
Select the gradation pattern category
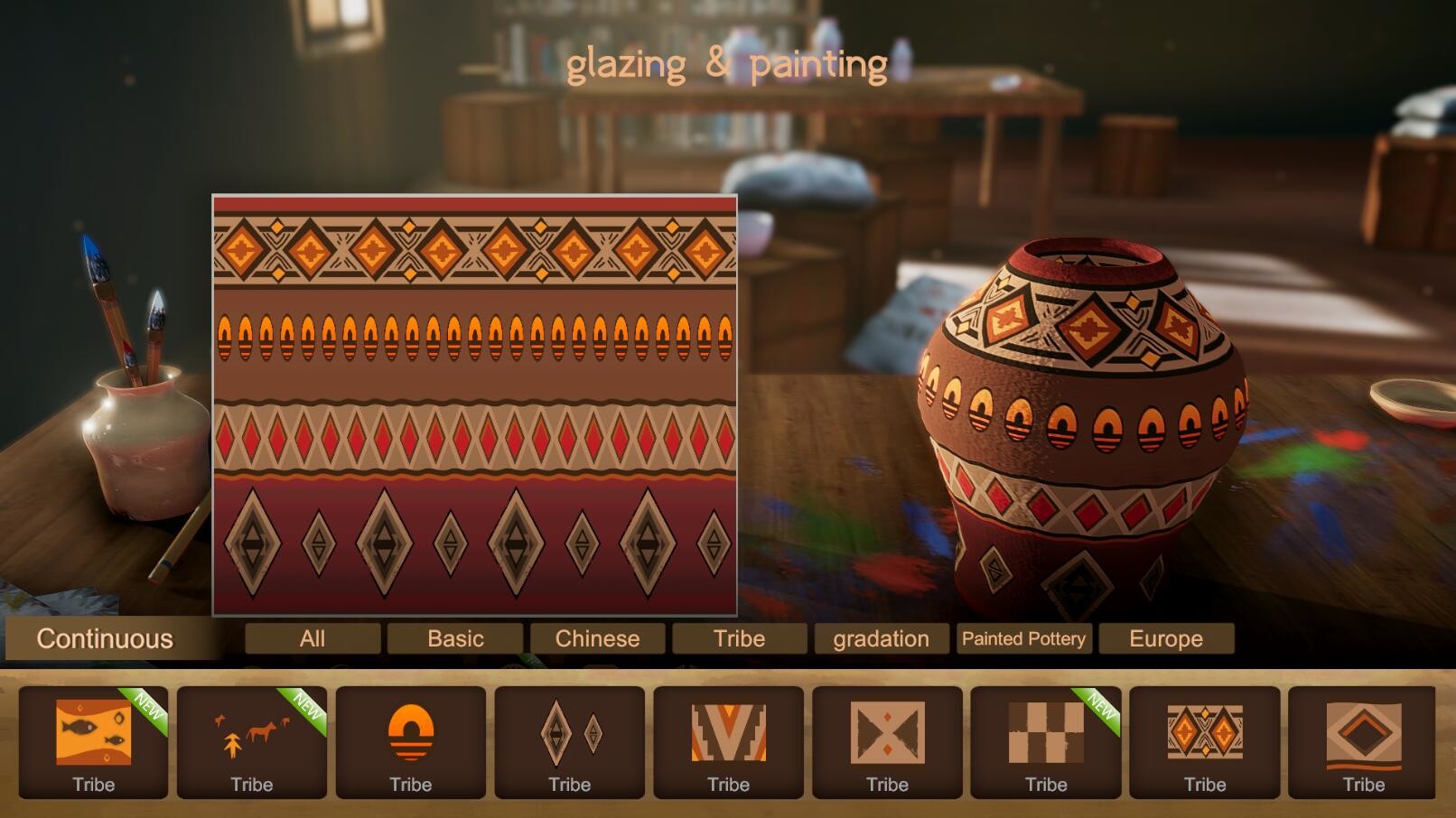click(881, 638)
